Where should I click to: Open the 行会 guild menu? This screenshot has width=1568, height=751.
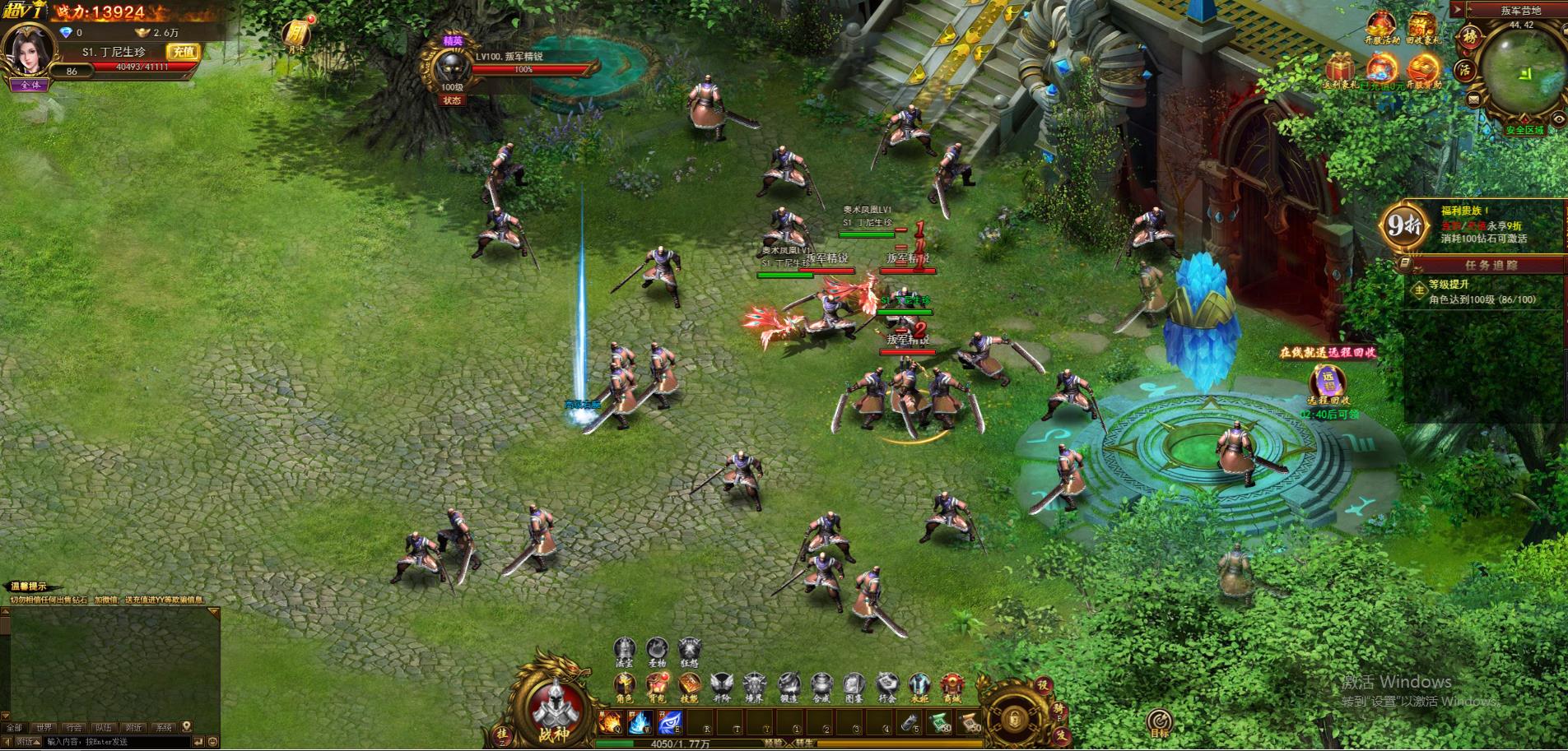(x=886, y=685)
